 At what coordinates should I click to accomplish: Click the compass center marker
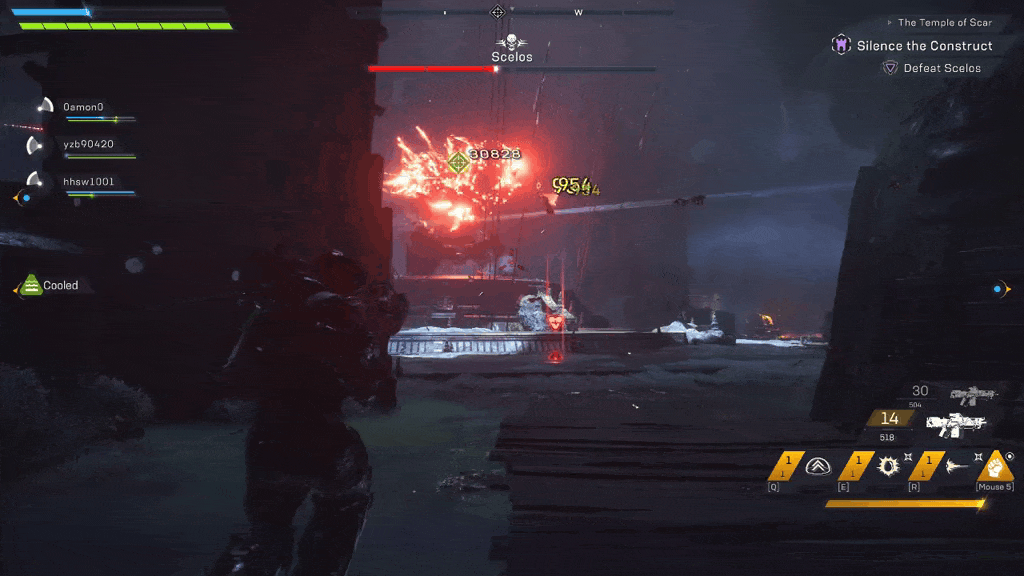[x=497, y=12]
